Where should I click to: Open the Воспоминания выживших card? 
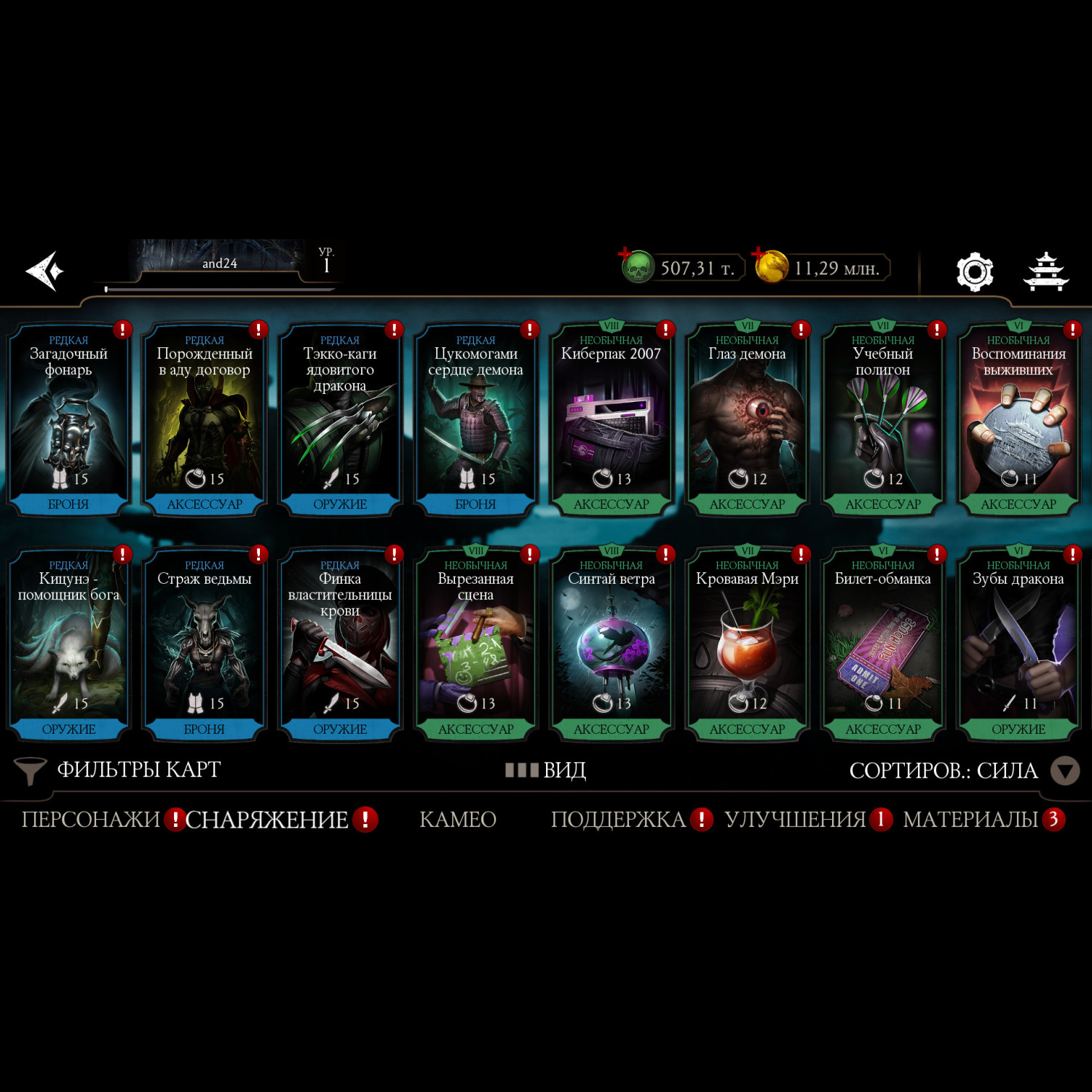(1018, 420)
